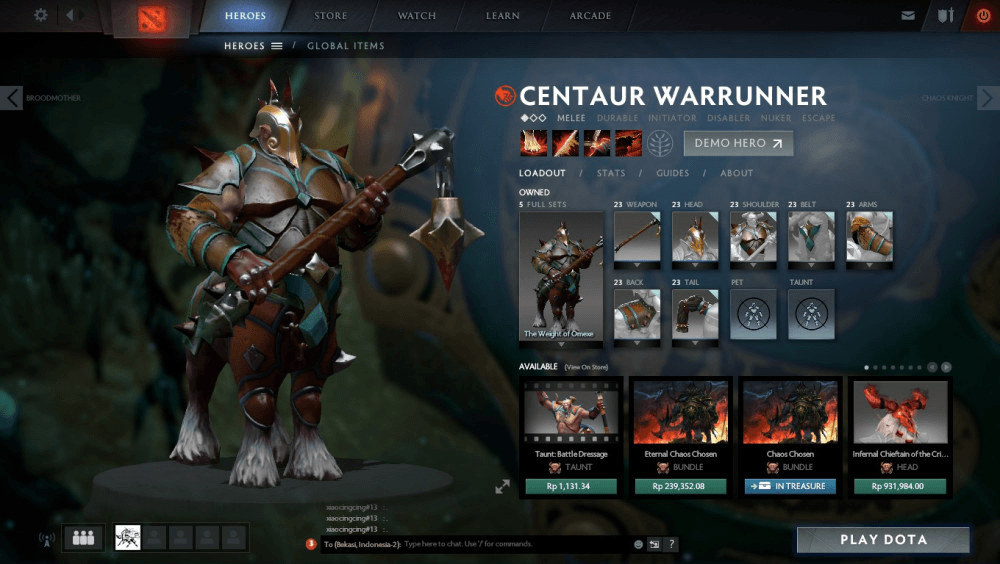Open the Store tab
The width and height of the screenshot is (1000, 564).
(331, 16)
